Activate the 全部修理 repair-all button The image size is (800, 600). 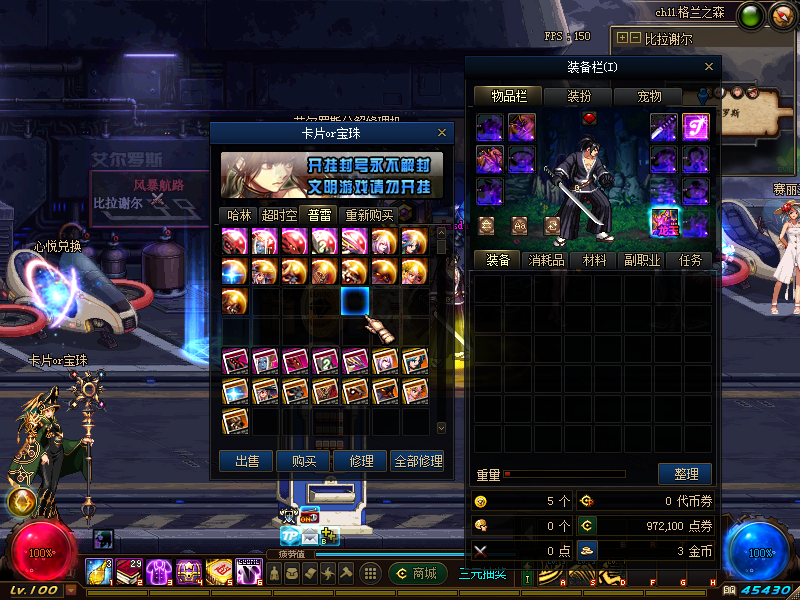tap(417, 461)
